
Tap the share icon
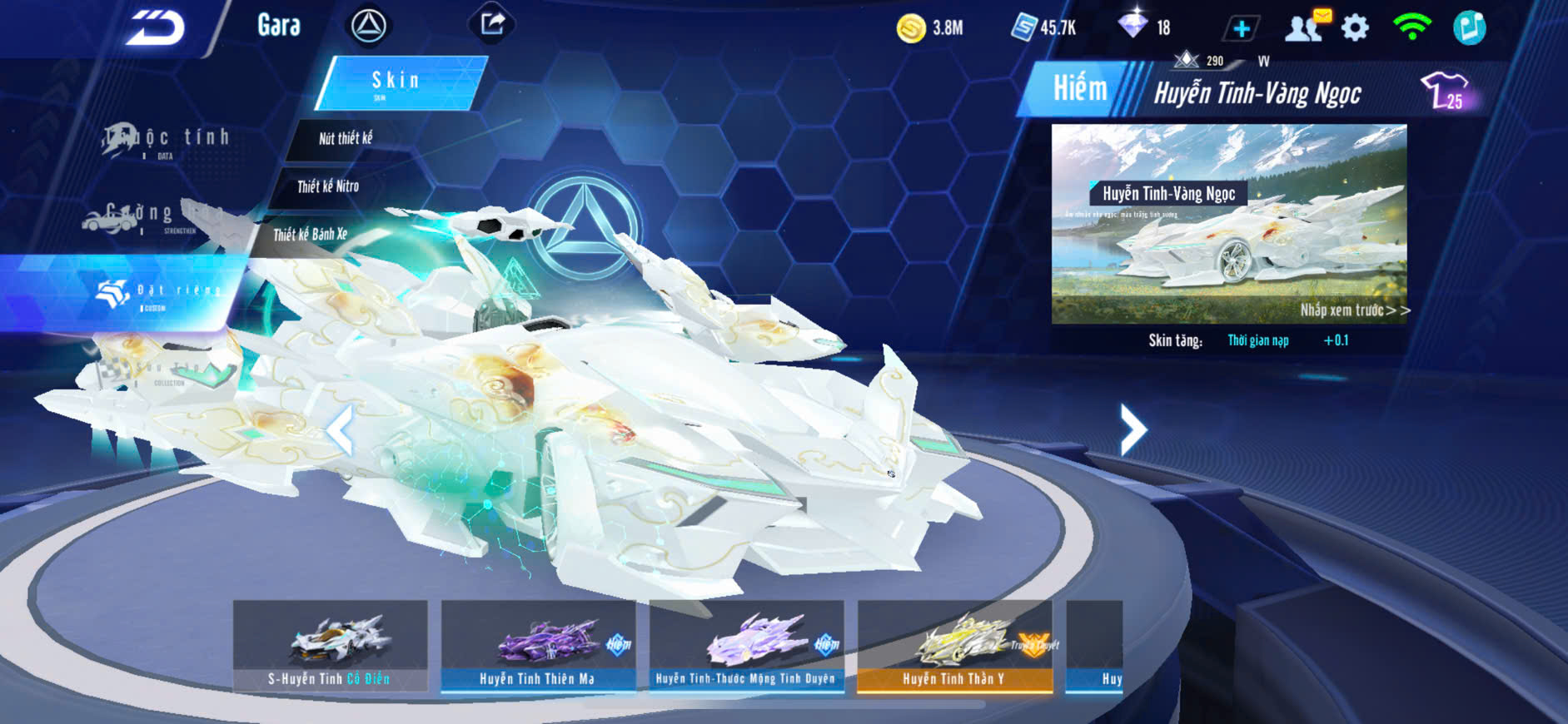click(492, 24)
